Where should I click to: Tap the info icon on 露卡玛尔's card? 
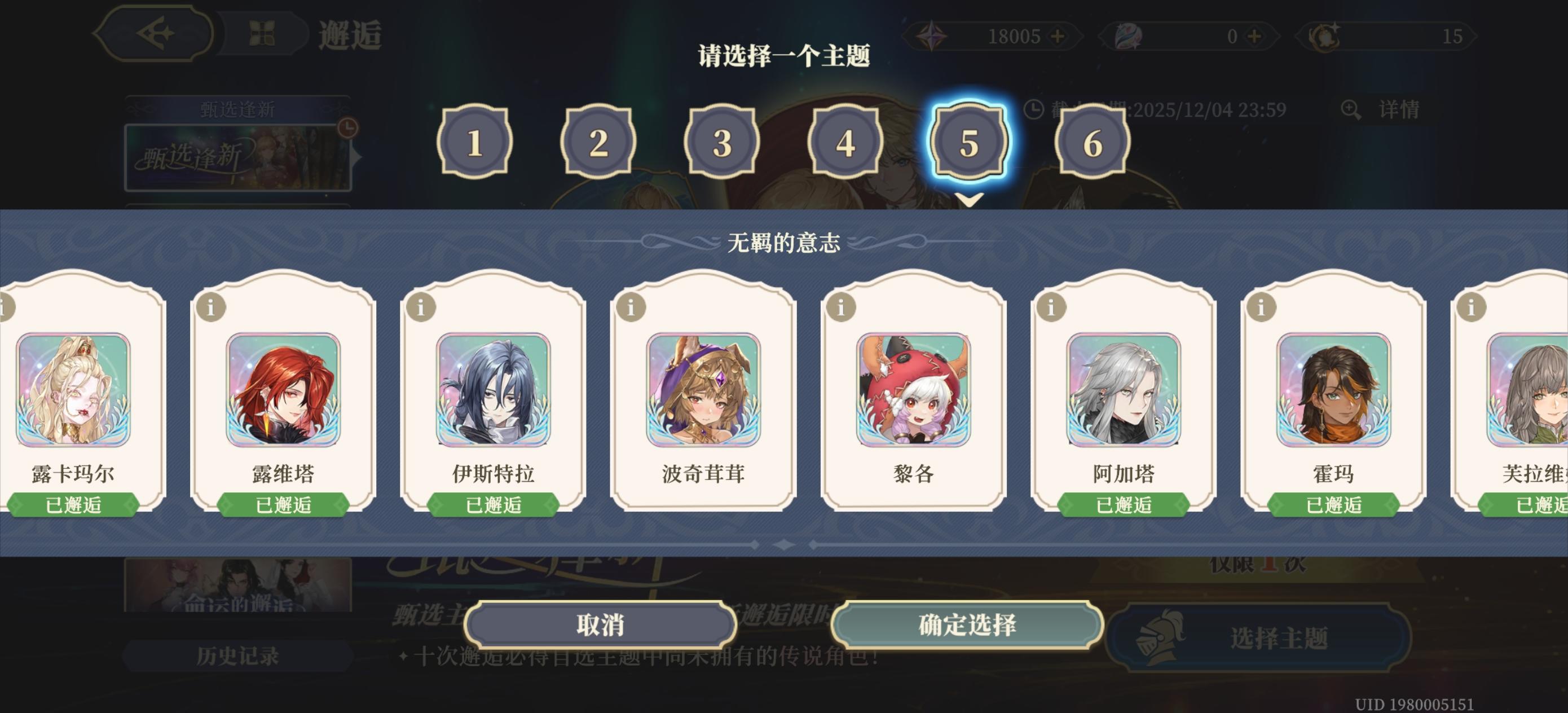(5, 309)
